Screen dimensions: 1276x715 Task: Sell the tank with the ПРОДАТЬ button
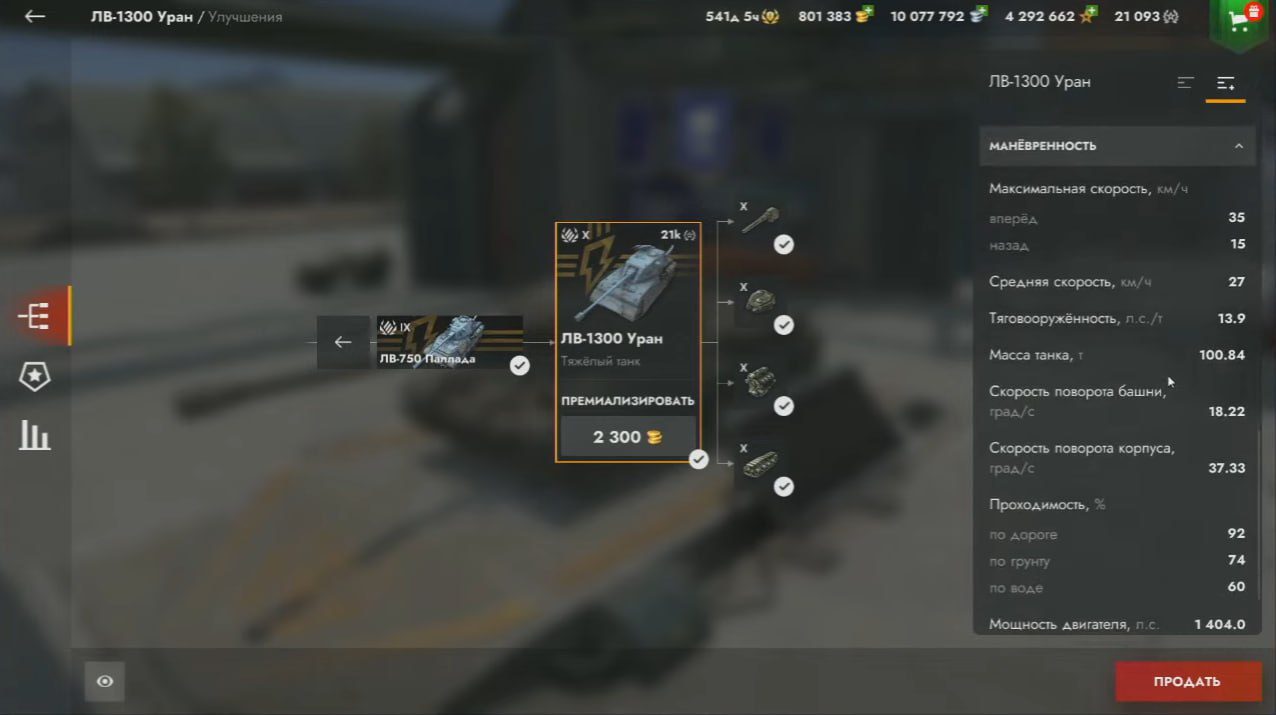click(x=1187, y=682)
